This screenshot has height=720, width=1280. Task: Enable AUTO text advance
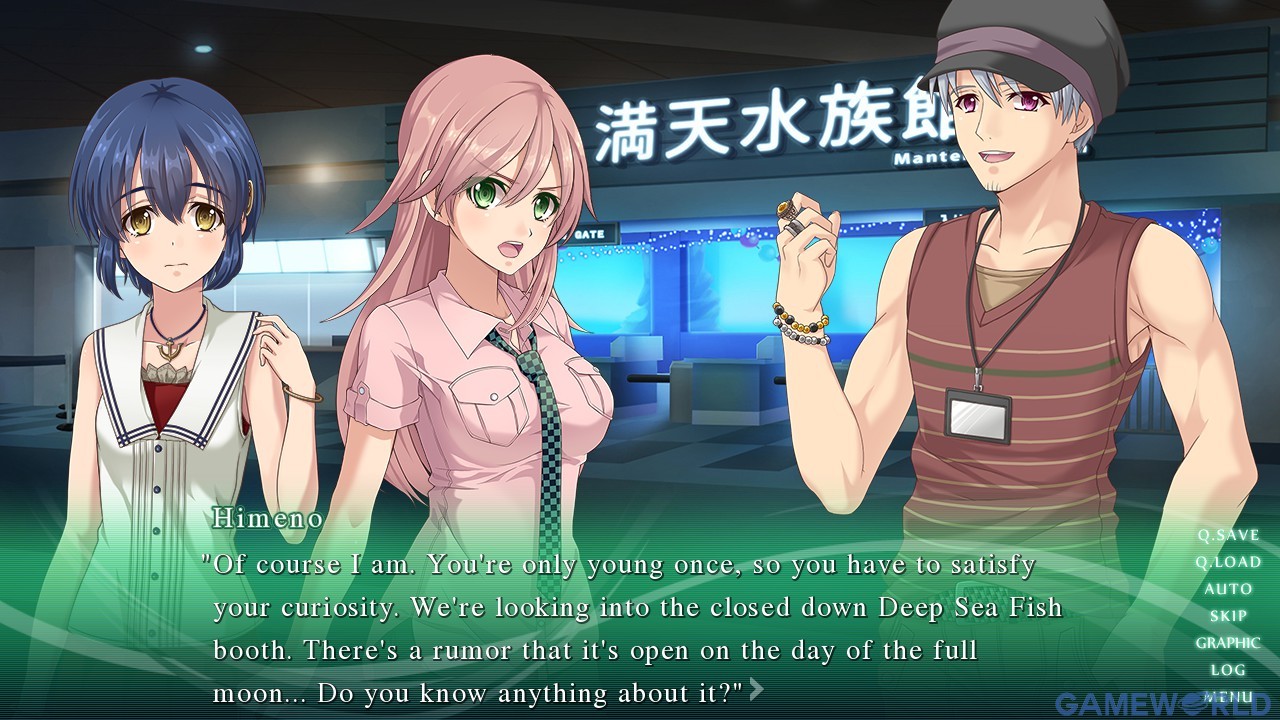(x=1228, y=589)
